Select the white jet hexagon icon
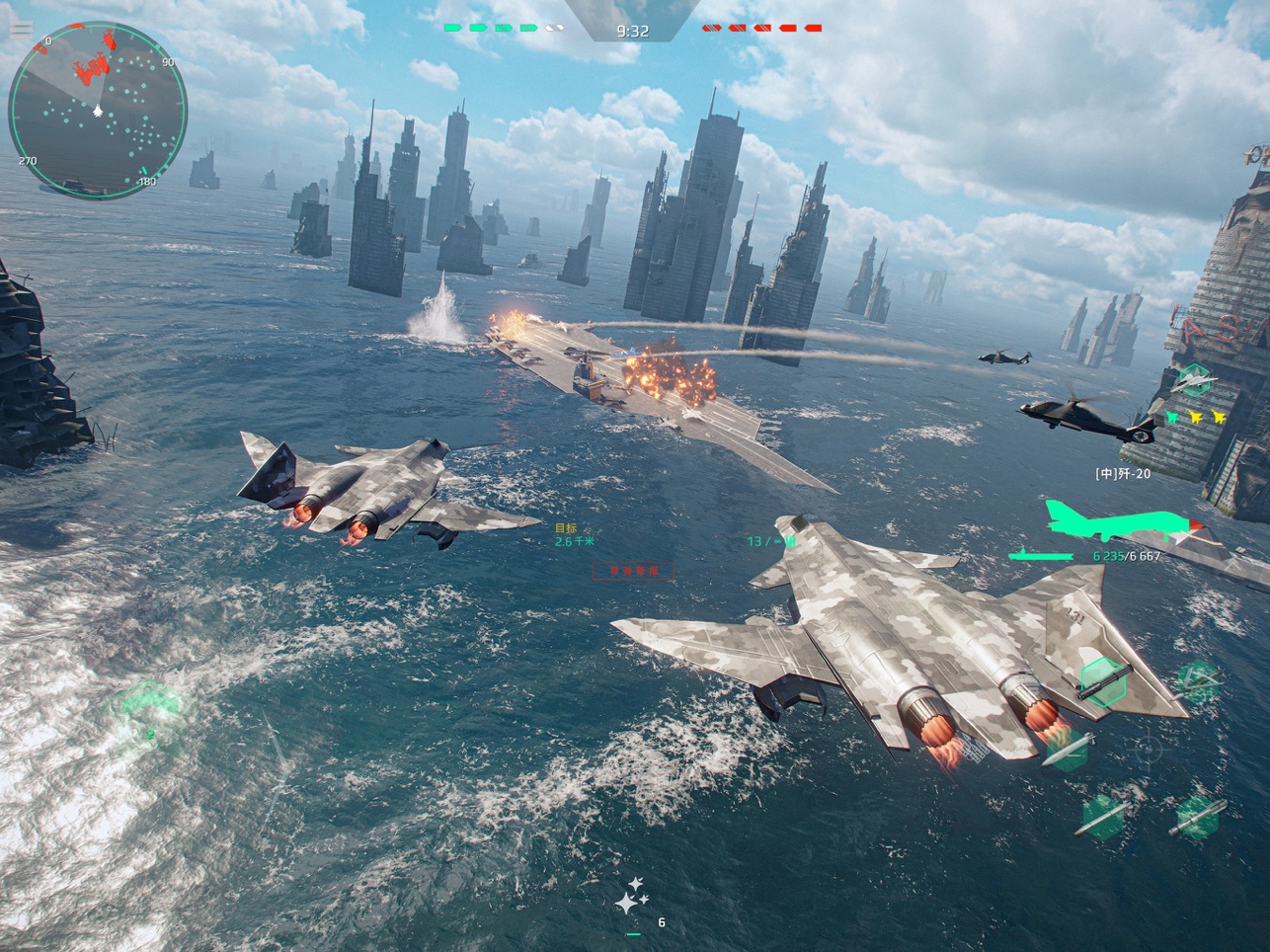 pos(1195,379)
